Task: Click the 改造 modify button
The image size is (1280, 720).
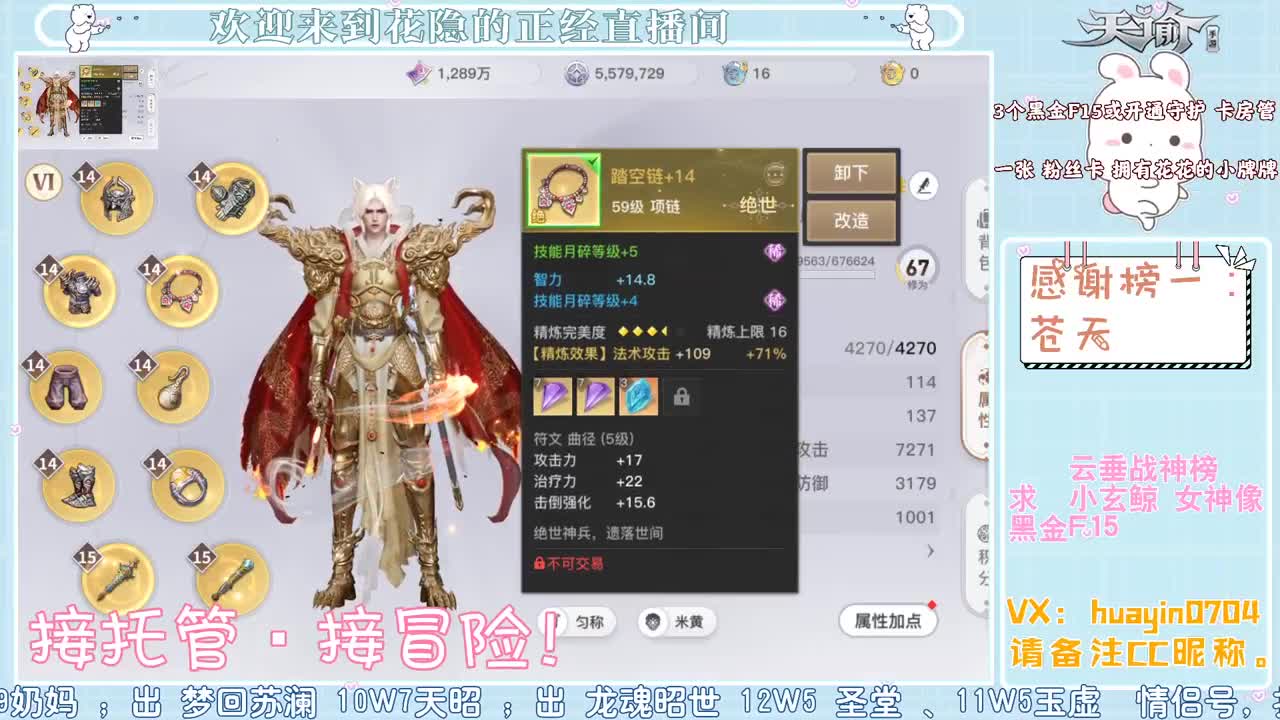Action: tap(851, 221)
